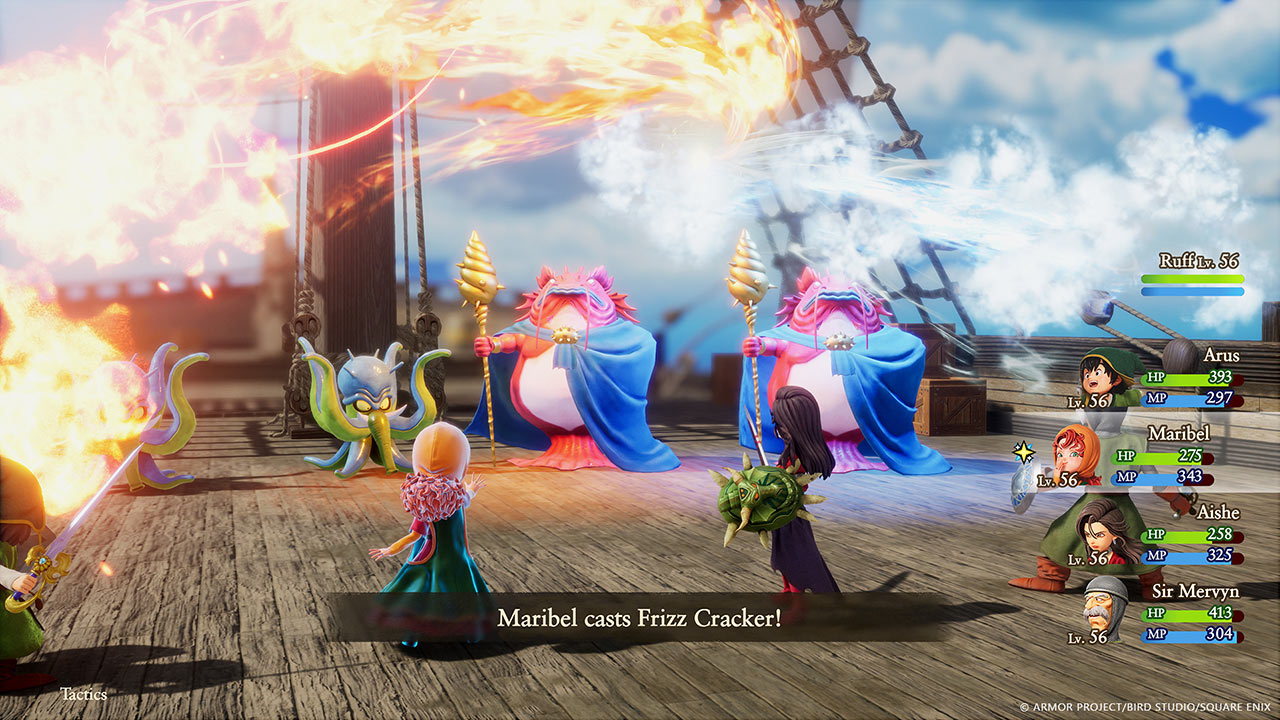The height and width of the screenshot is (720, 1280).
Task: Click the HP label on Arus's status panel
Action: pos(1155,379)
